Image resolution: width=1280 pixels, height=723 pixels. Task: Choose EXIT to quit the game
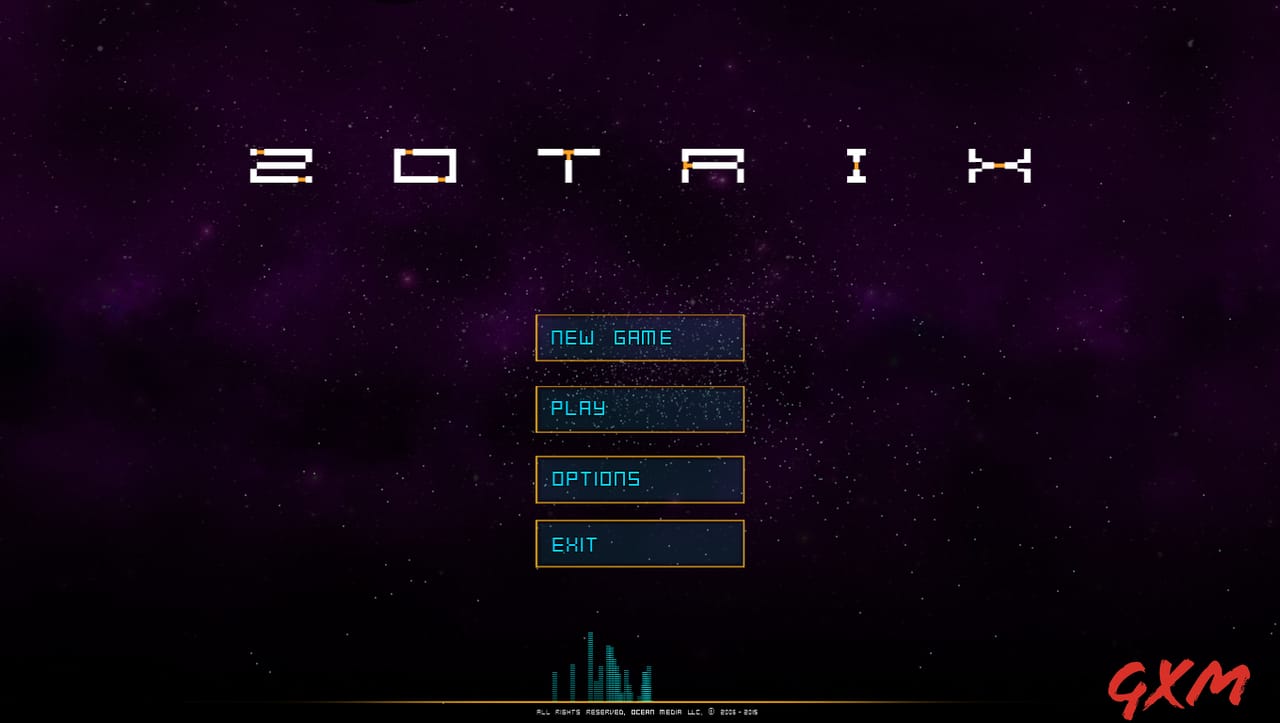[x=640, y=544]
